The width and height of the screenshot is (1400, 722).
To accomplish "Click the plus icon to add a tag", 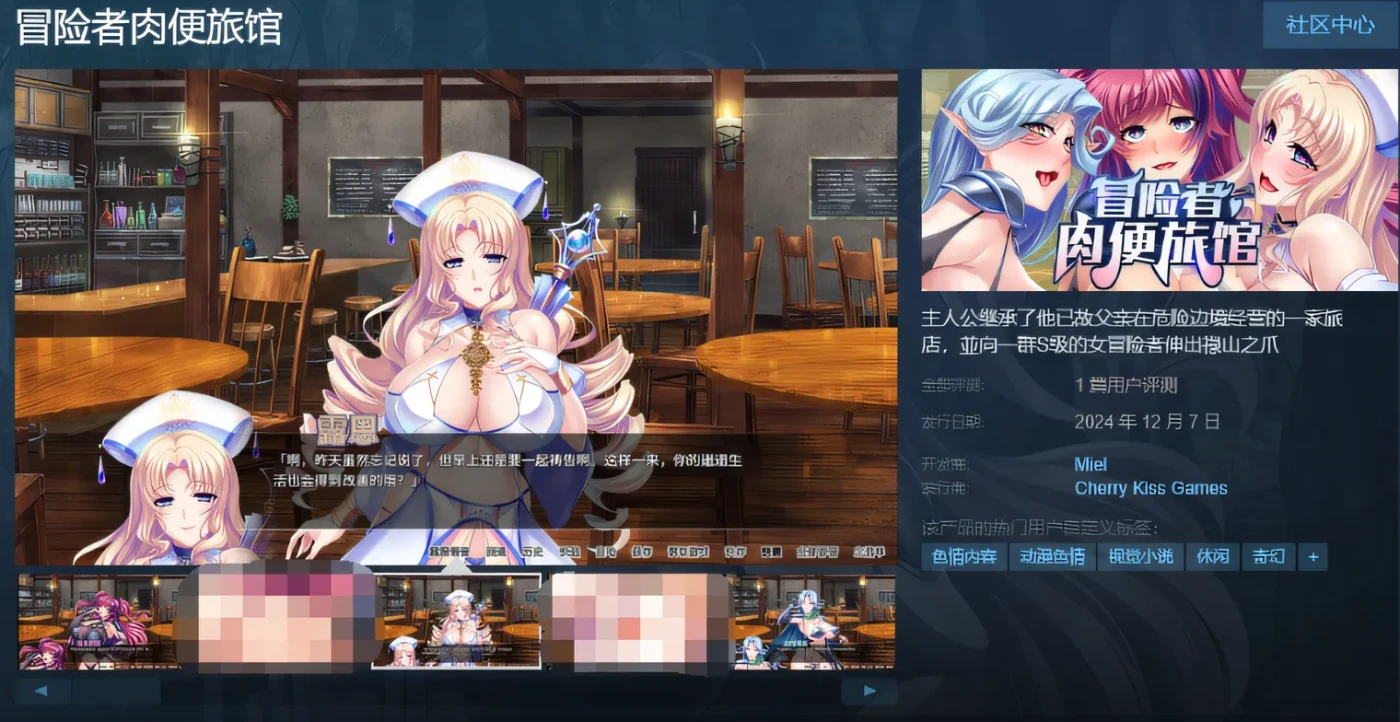I will pyautogui.click(x=1313, y=557).
